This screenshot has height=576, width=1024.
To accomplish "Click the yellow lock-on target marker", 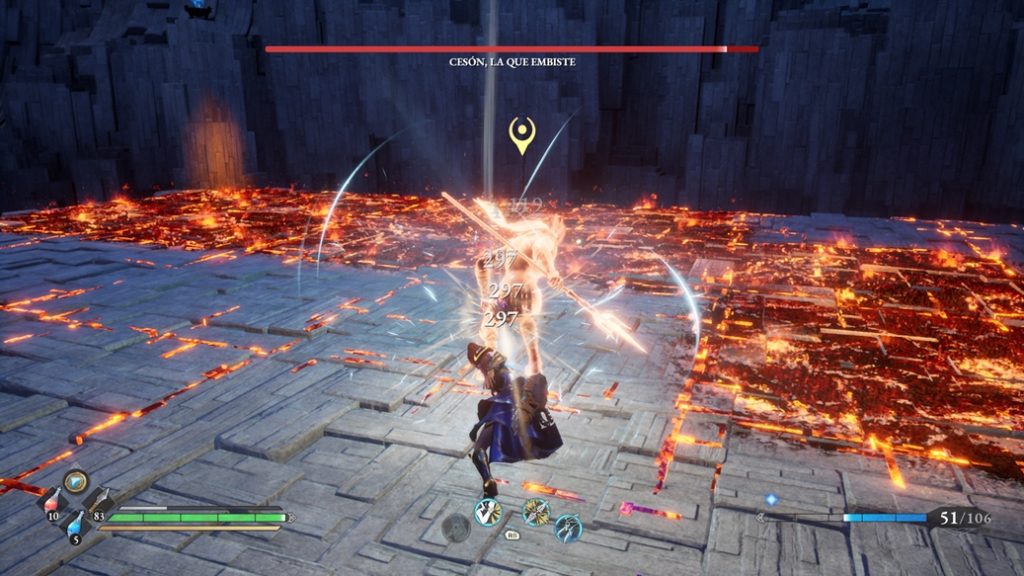I will tap(520, 135).
